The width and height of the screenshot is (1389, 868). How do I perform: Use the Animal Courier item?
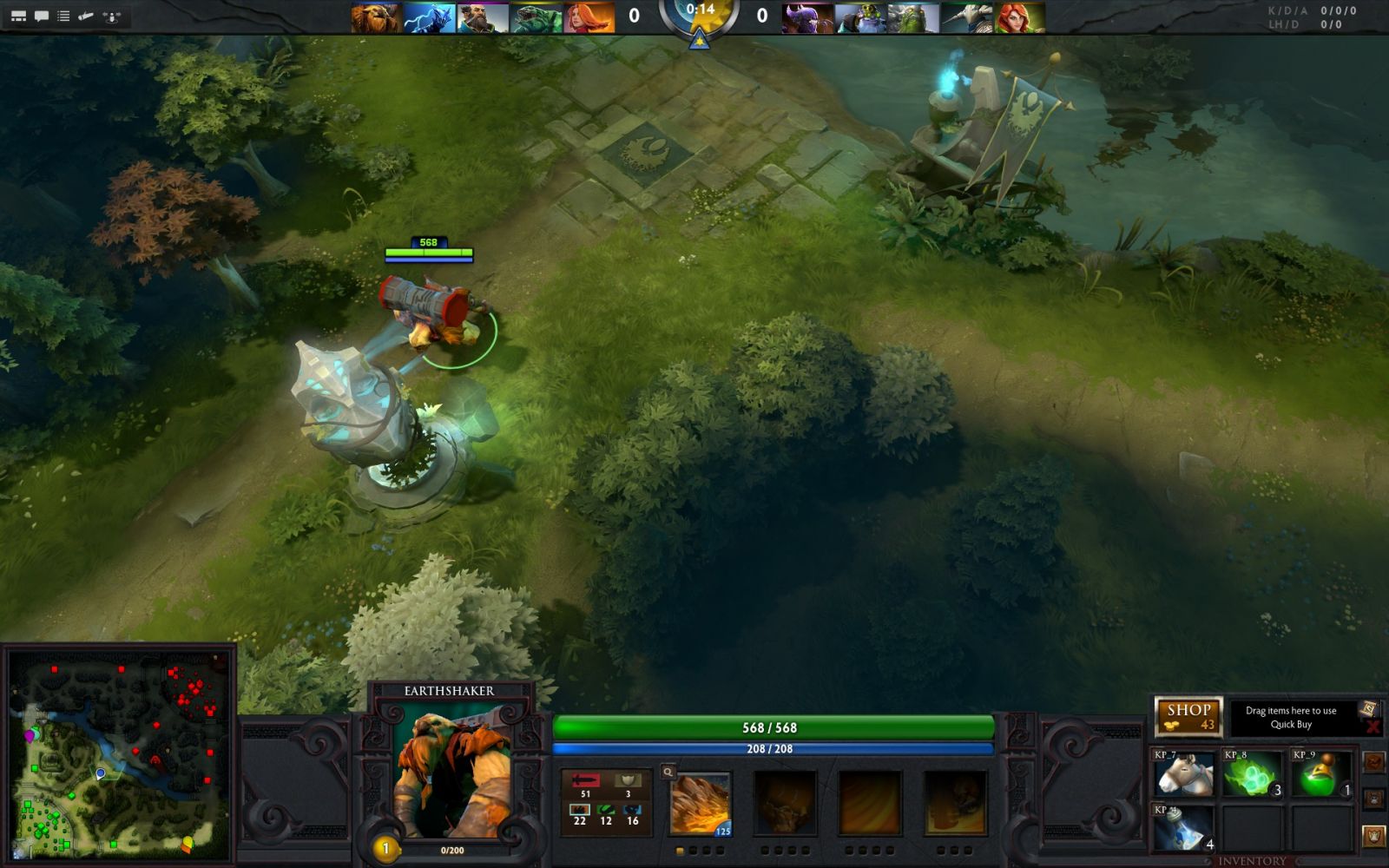(1183, 773)
